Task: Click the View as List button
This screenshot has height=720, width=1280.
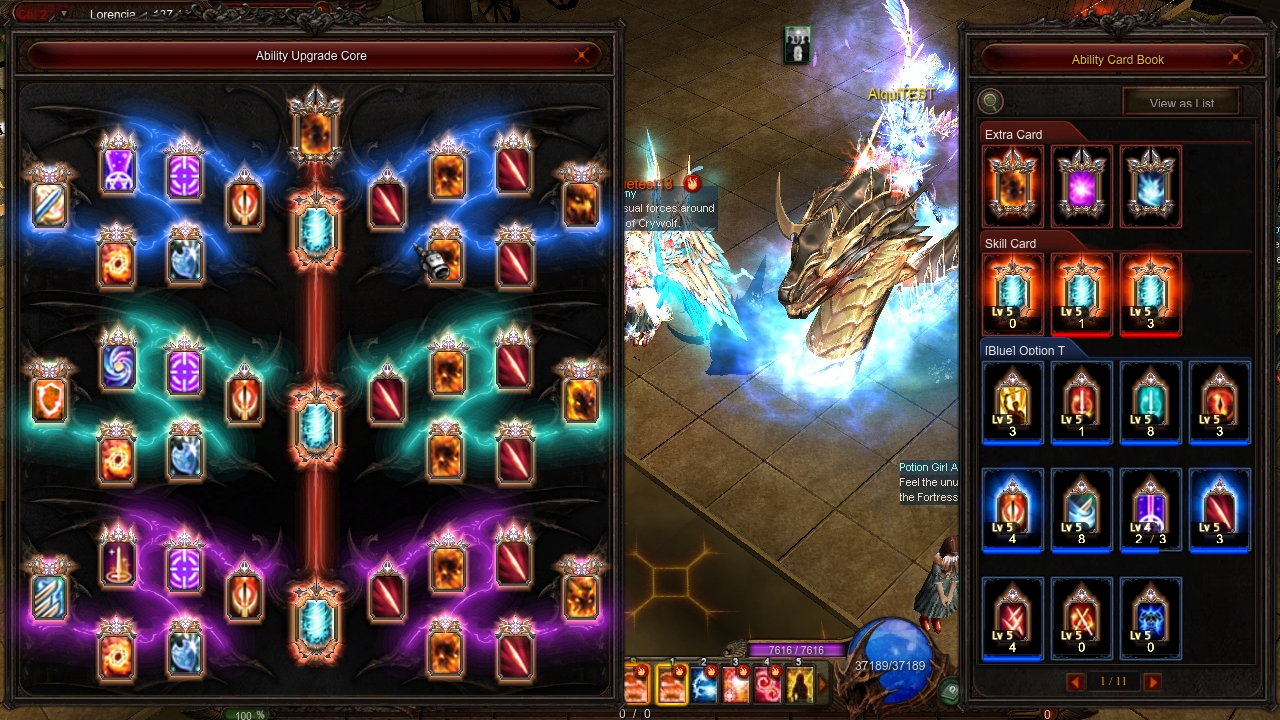Action: 1181,103
